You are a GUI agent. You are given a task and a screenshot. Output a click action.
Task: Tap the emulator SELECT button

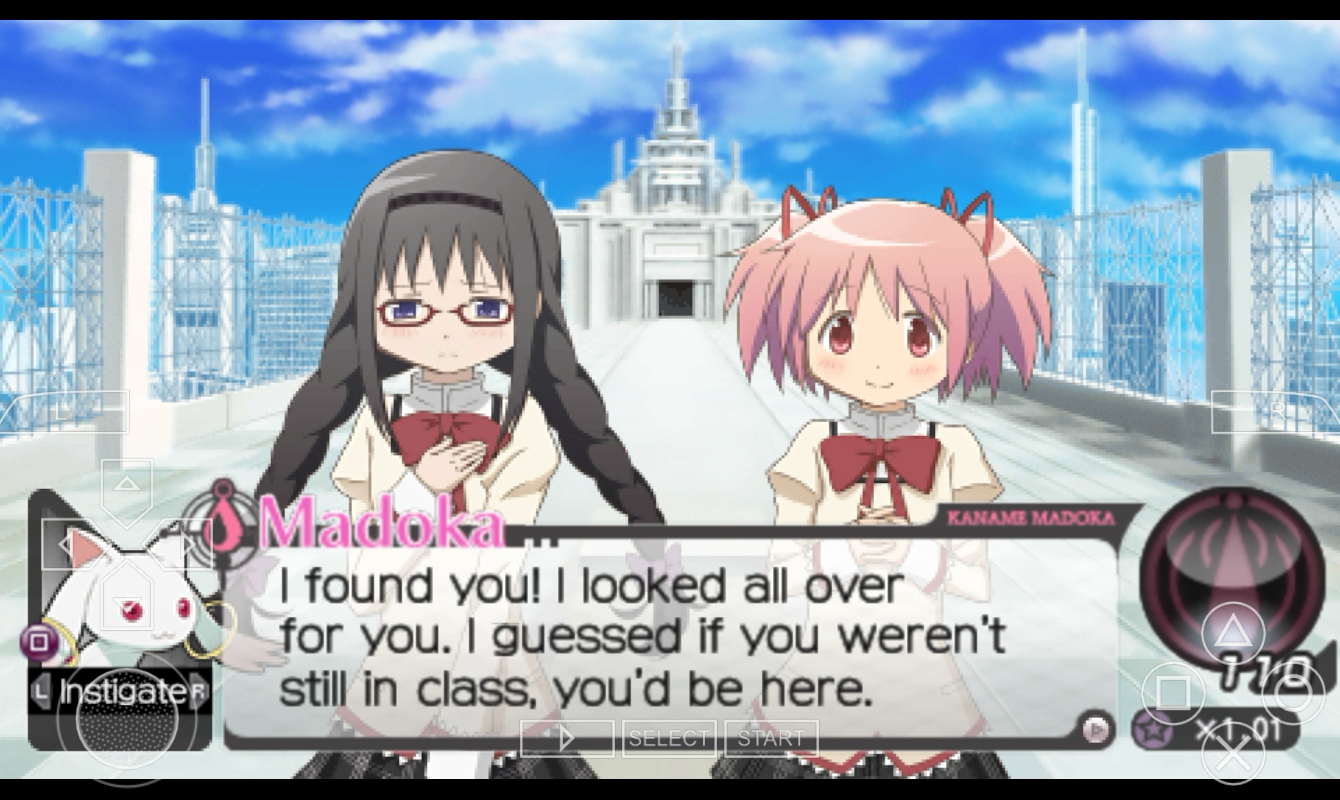[x=668, y=738]
